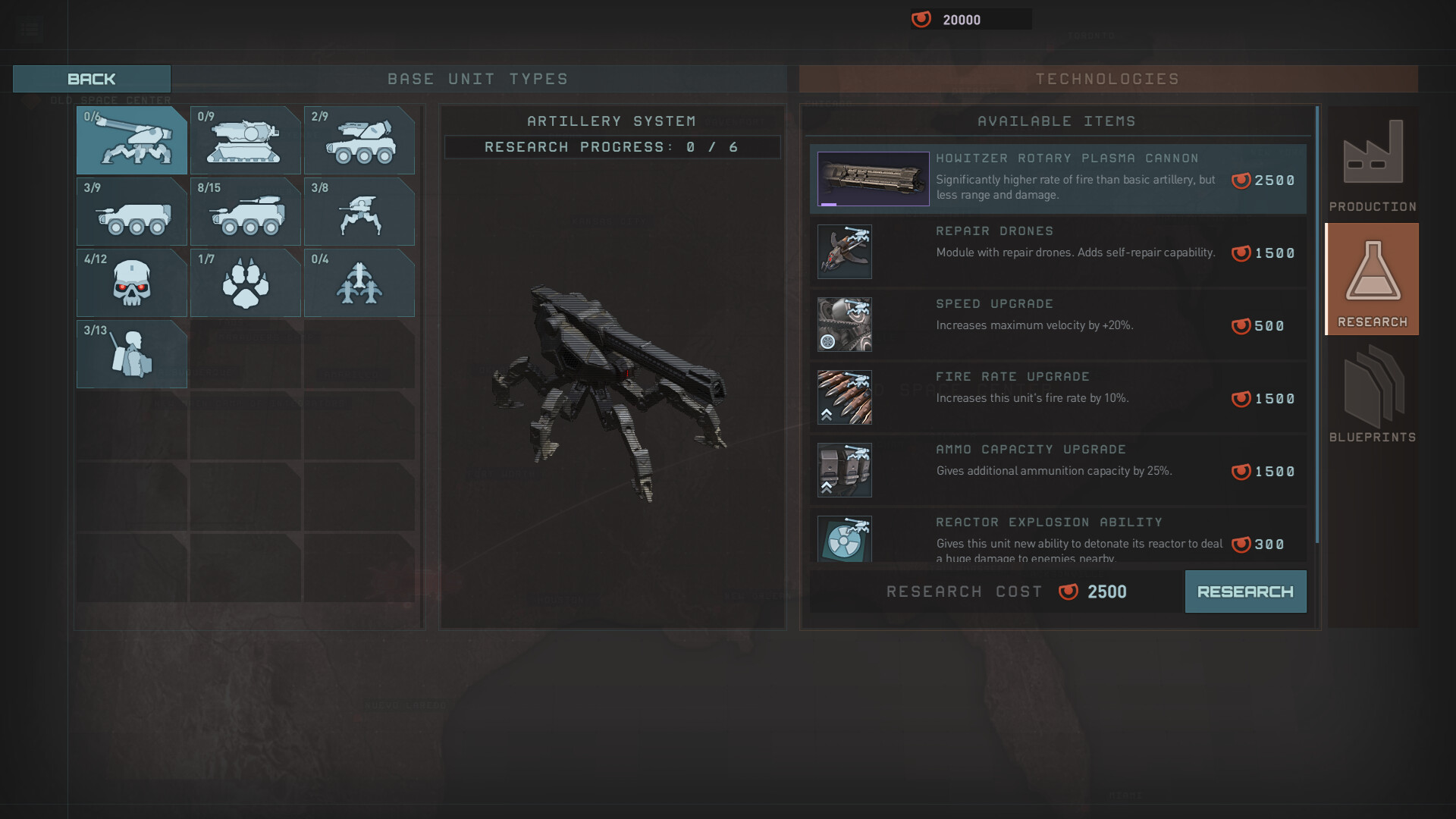1456x819 pixels.
Task: Open the Blueprints panel
Action: pos(1372,394)
